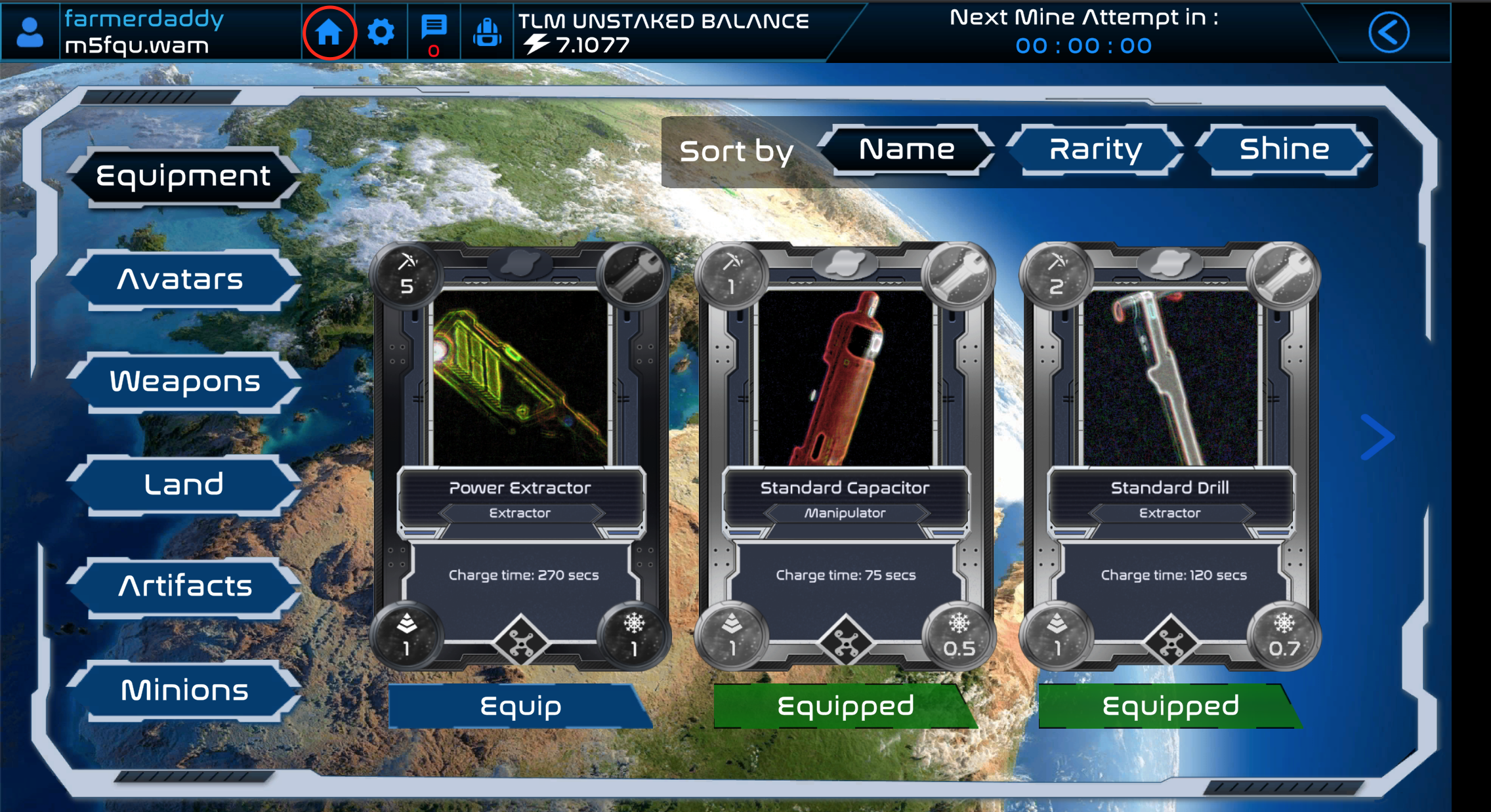Screen dimensions: 1491x812
Task: Click Equipped under Standard Capacitor
Action: coord(845,706)
